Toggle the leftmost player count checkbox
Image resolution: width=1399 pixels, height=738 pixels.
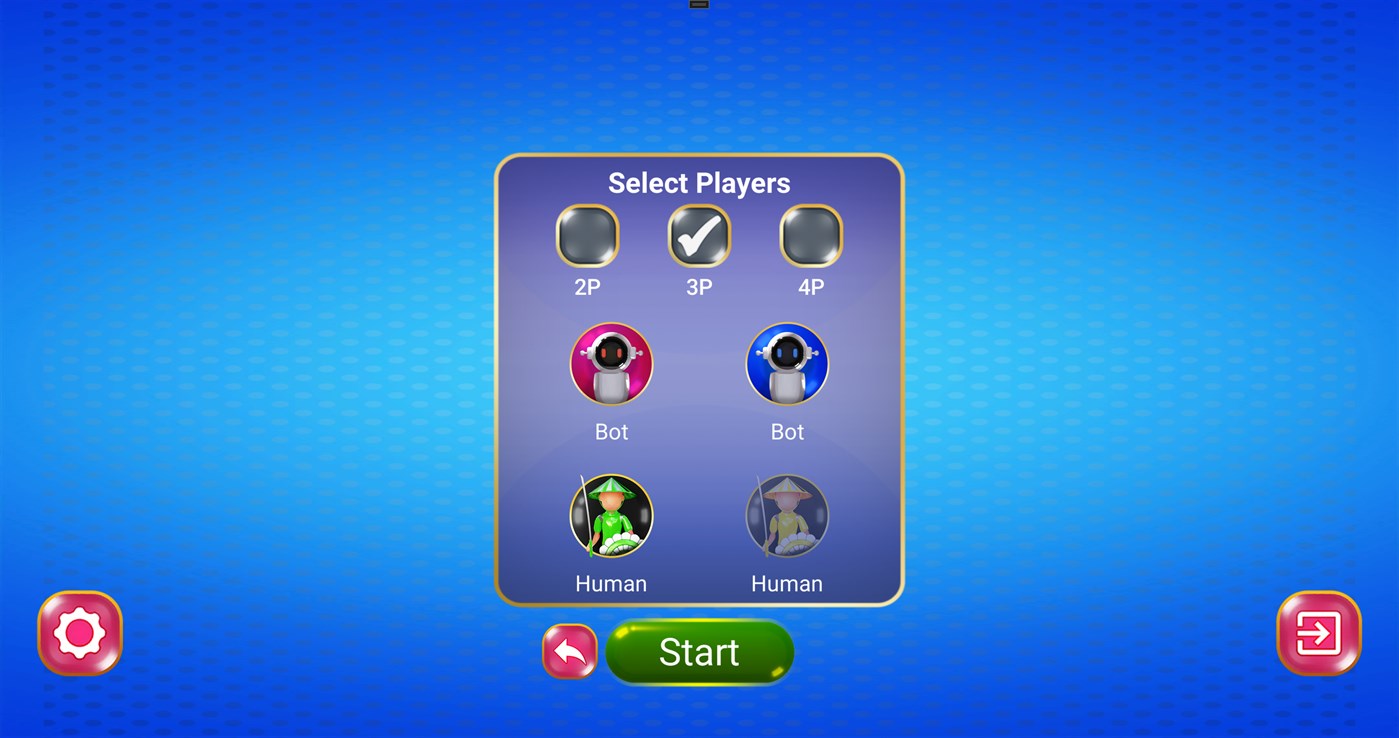tap(588, 237)
